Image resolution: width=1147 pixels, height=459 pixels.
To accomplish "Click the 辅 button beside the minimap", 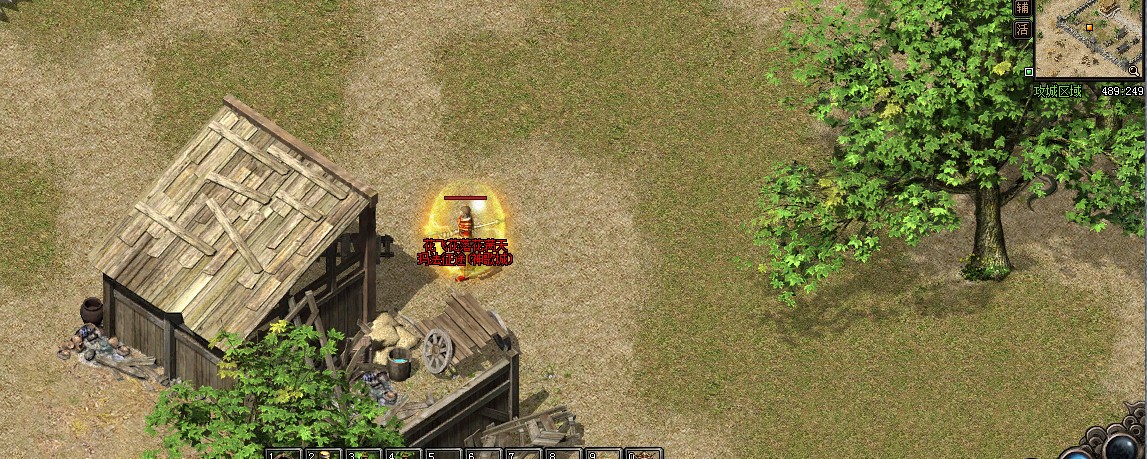I will point(1022,8).
